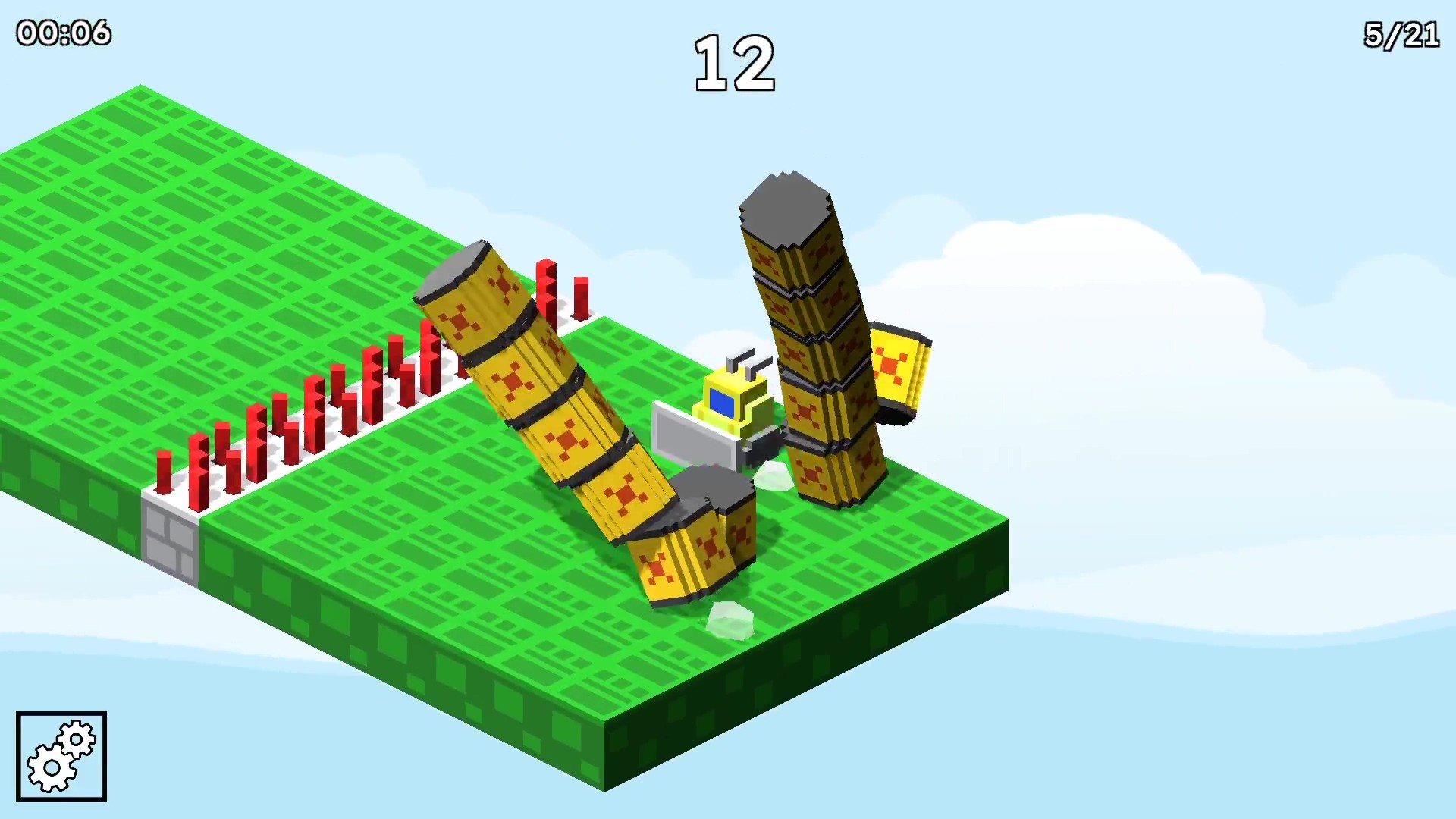This screenshot has width=1456, height=819.
Task: Toggle the lone spike by the stone block
Action: [163, 470]
